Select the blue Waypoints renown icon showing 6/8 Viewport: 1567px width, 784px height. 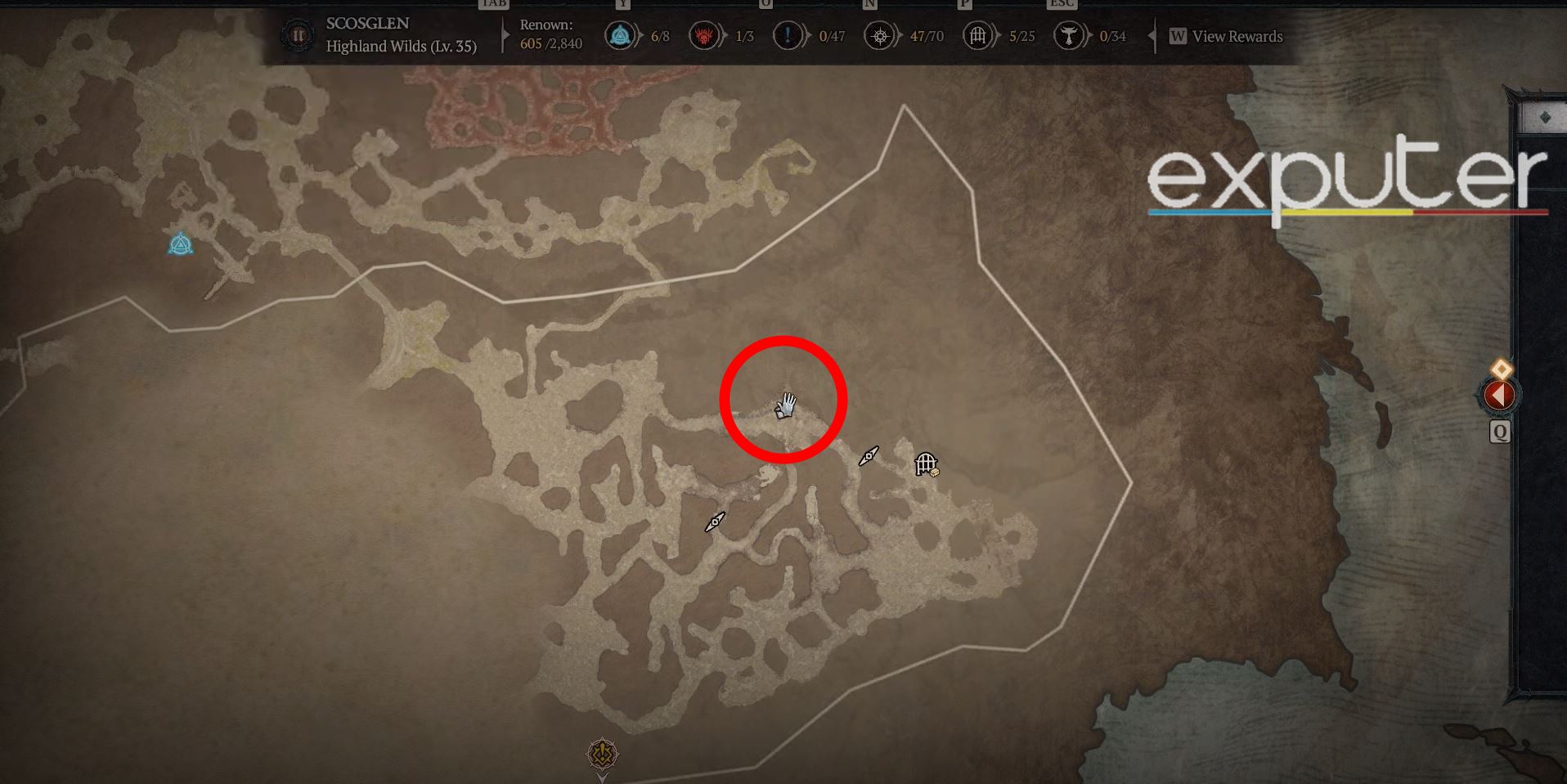tap(619, 36)
